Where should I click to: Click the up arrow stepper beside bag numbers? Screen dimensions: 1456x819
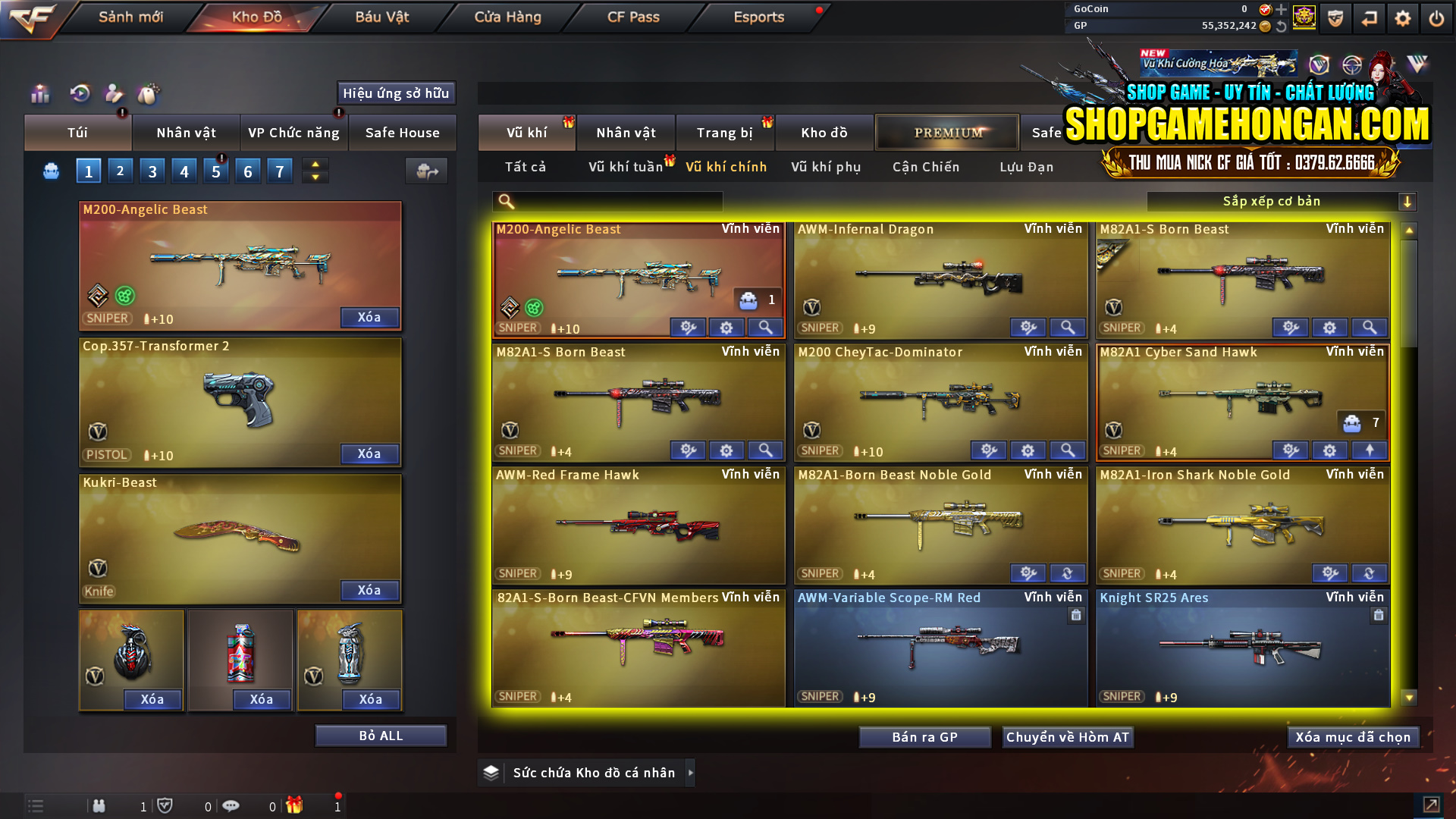click(315, 164)
